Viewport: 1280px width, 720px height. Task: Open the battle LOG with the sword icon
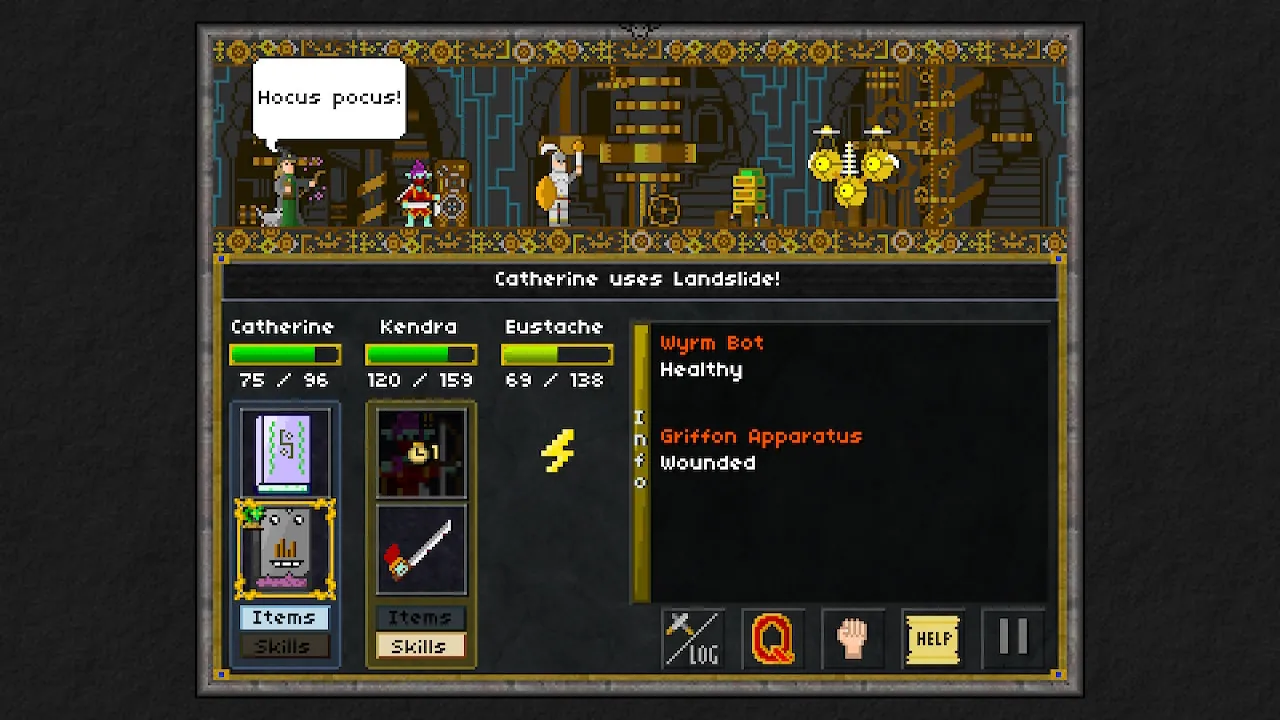click(x=690, y=639)
